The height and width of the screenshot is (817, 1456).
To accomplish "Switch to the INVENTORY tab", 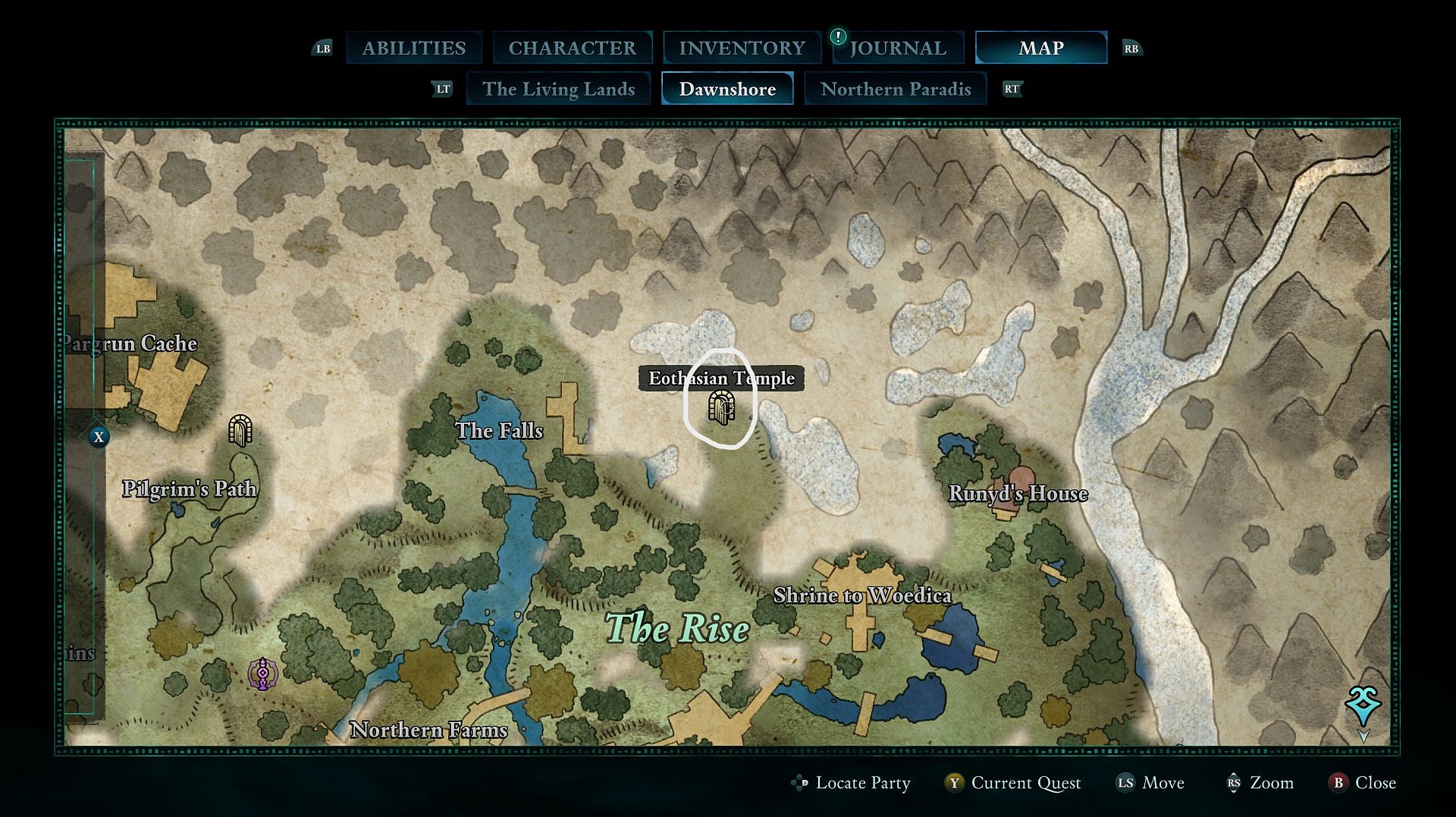I will click(742, 48).
